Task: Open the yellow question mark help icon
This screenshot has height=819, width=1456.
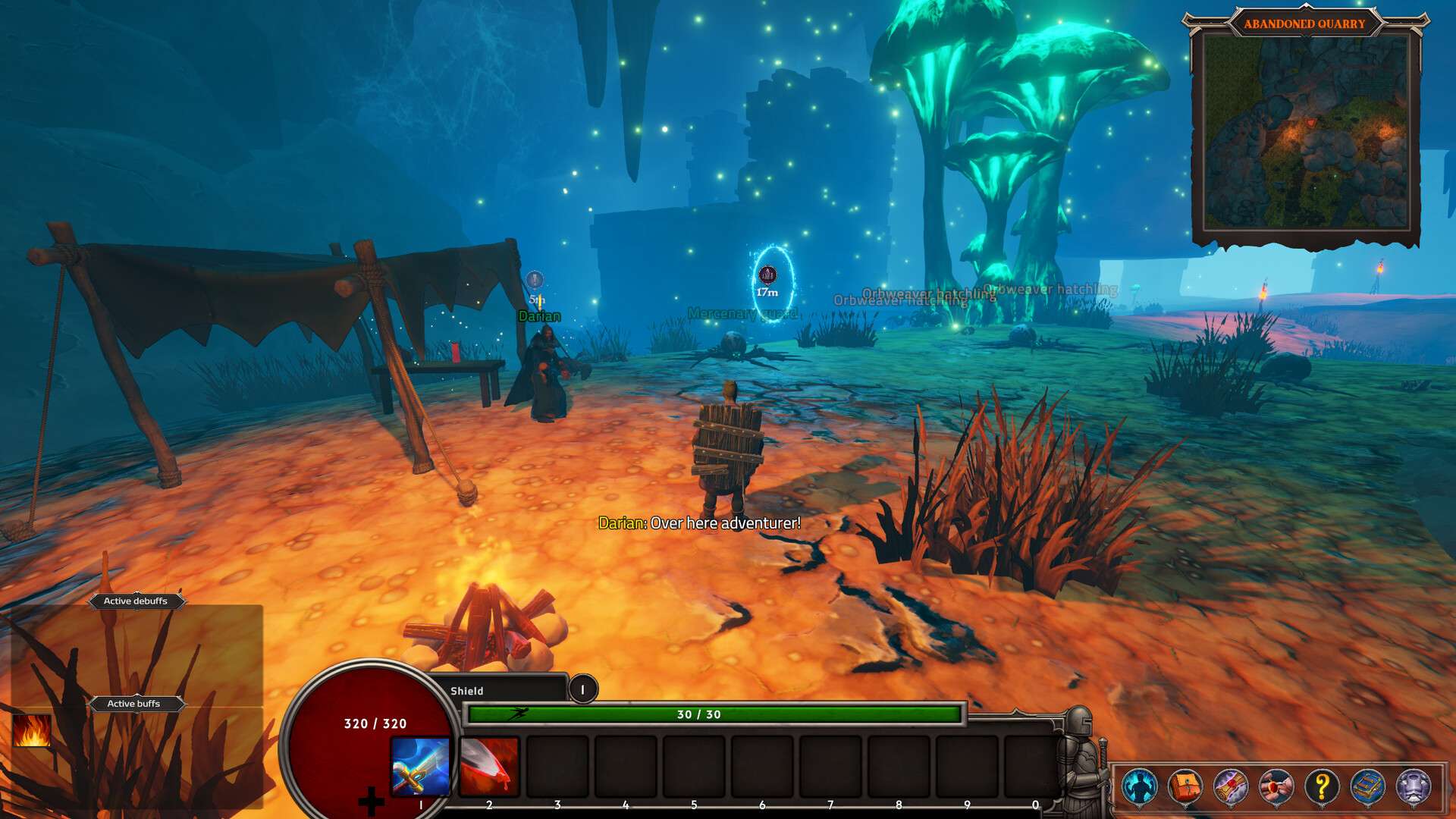Action: (1322, 786)
